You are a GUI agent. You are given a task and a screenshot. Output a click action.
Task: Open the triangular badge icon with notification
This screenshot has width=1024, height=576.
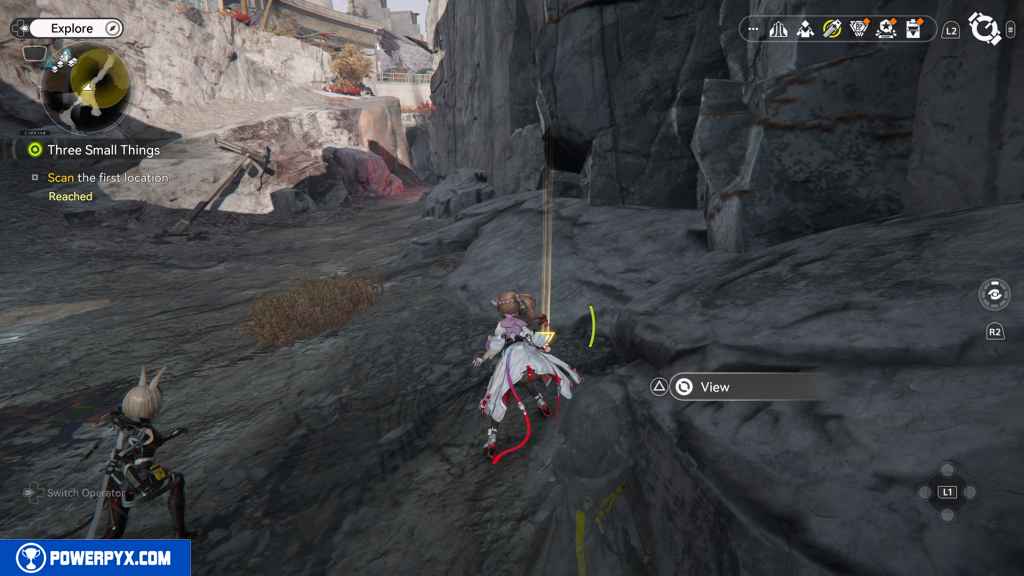click(859, 29)
